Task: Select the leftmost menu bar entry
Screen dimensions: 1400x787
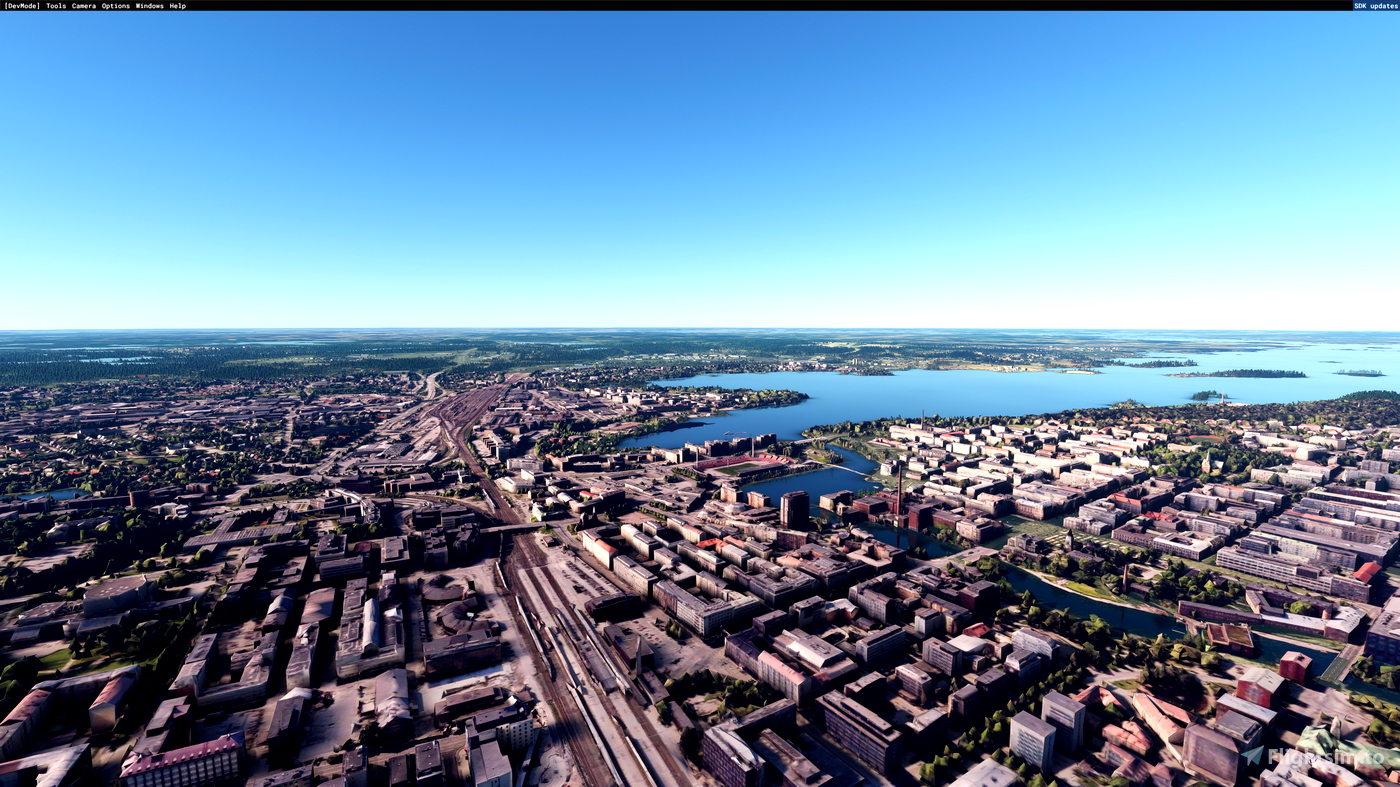Action: [20, 5]
